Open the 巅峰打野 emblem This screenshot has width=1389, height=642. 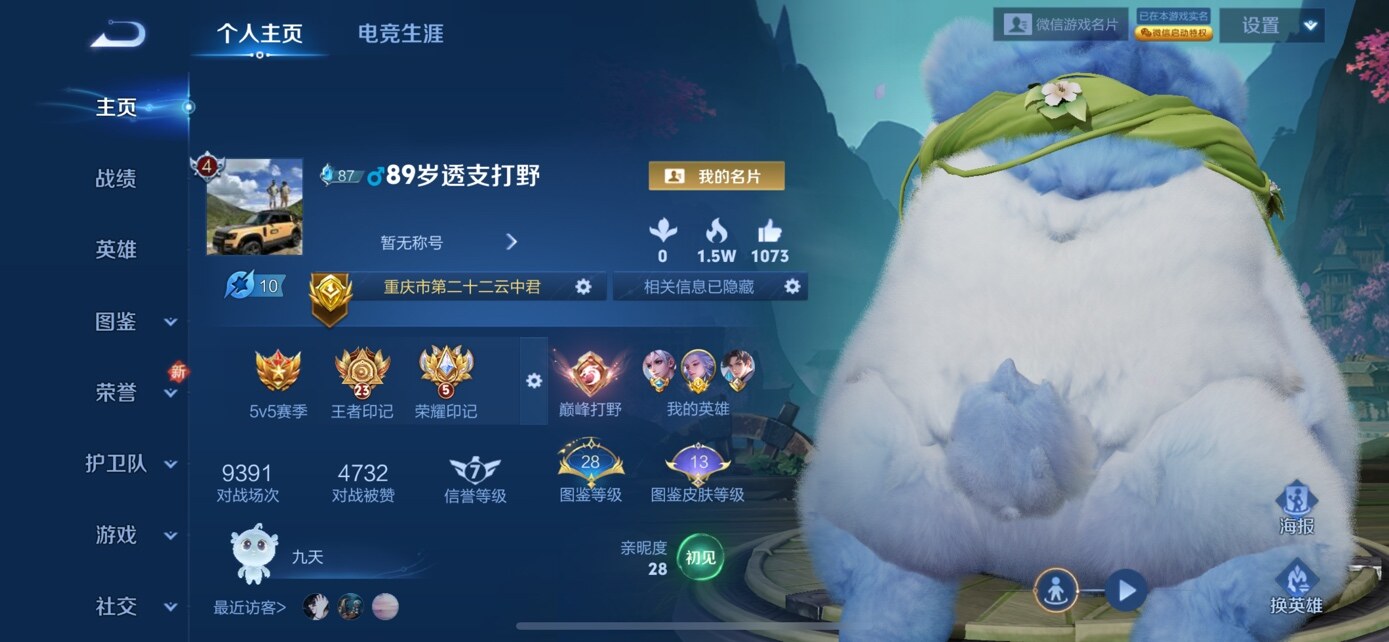590,382
